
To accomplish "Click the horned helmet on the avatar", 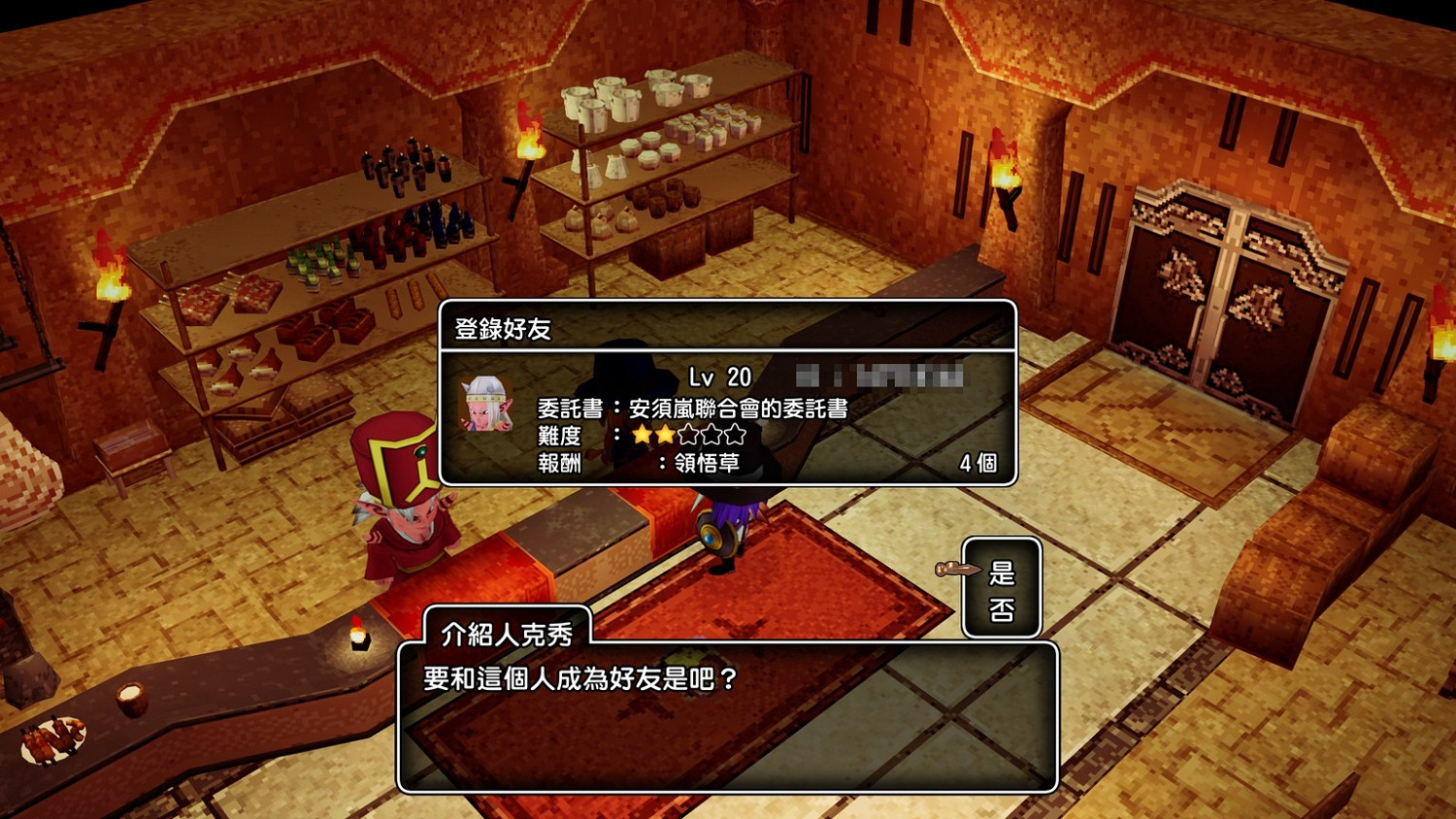I will coord(487,385).
